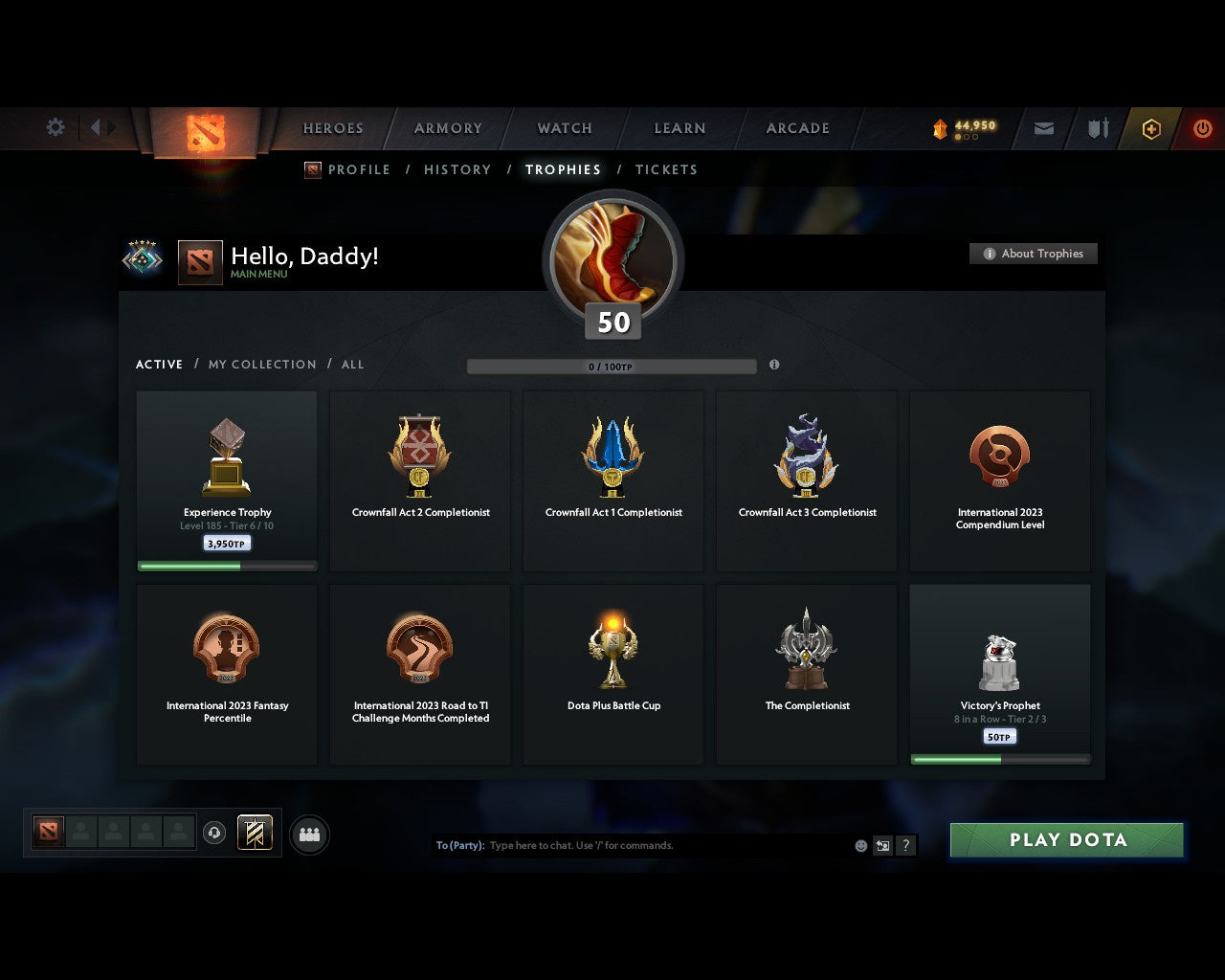Click the 0/100 TP progress bar
The image size is (1225, 980).
click(612, 366)
